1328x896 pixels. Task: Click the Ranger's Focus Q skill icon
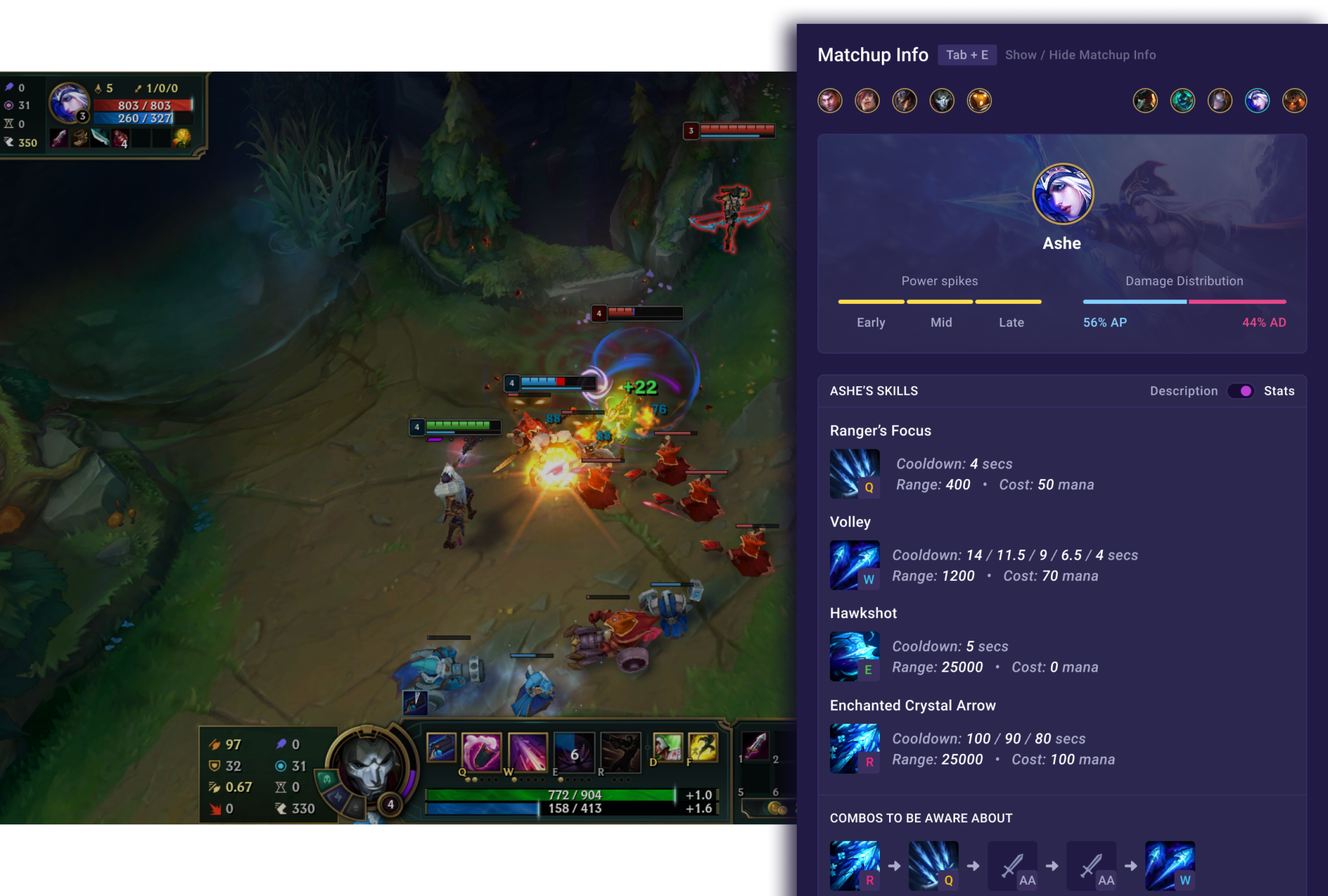point(855,473)
